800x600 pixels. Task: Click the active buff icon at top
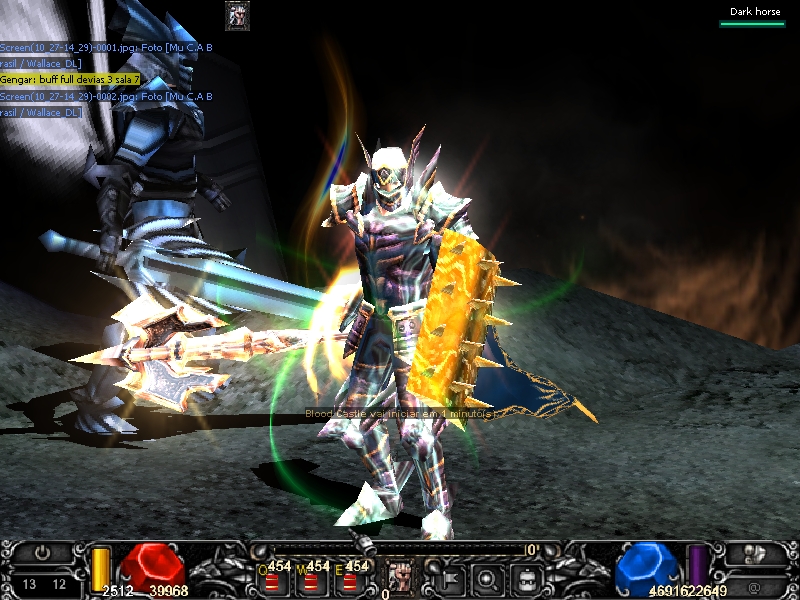(237, 15)
